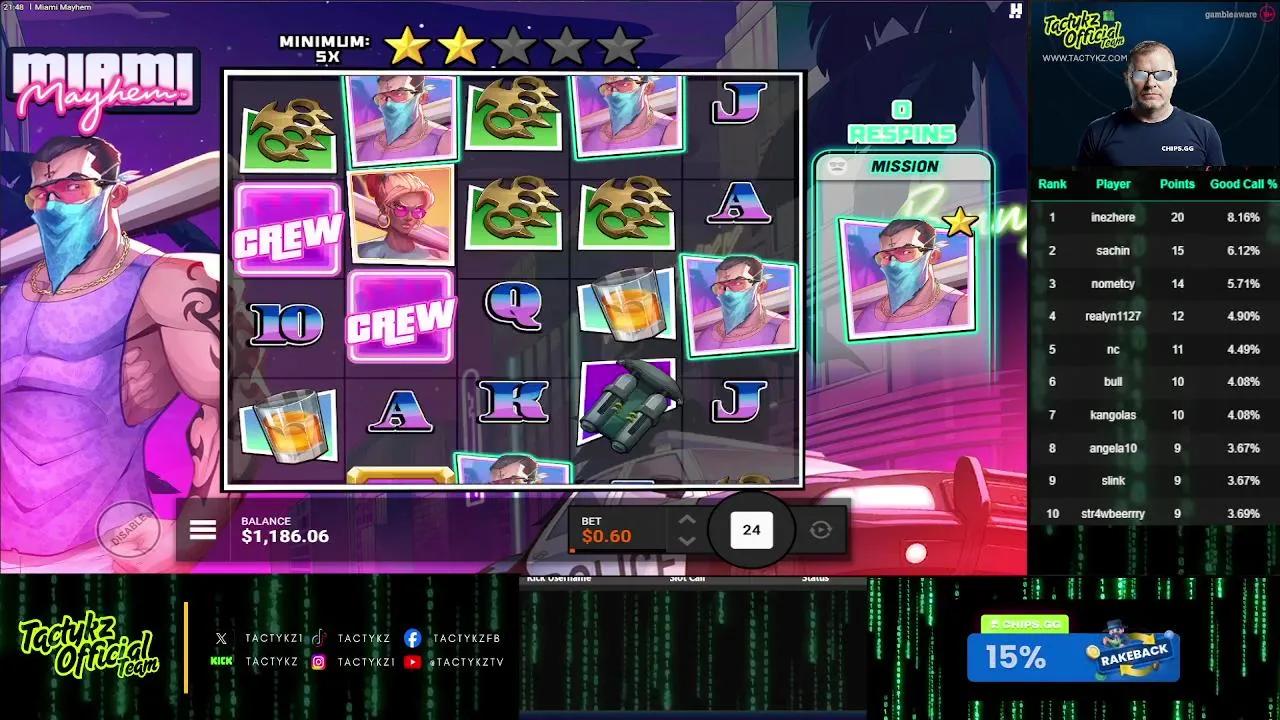Click the Facebook icon for TACTYKZFB

(x=413, y=637)
